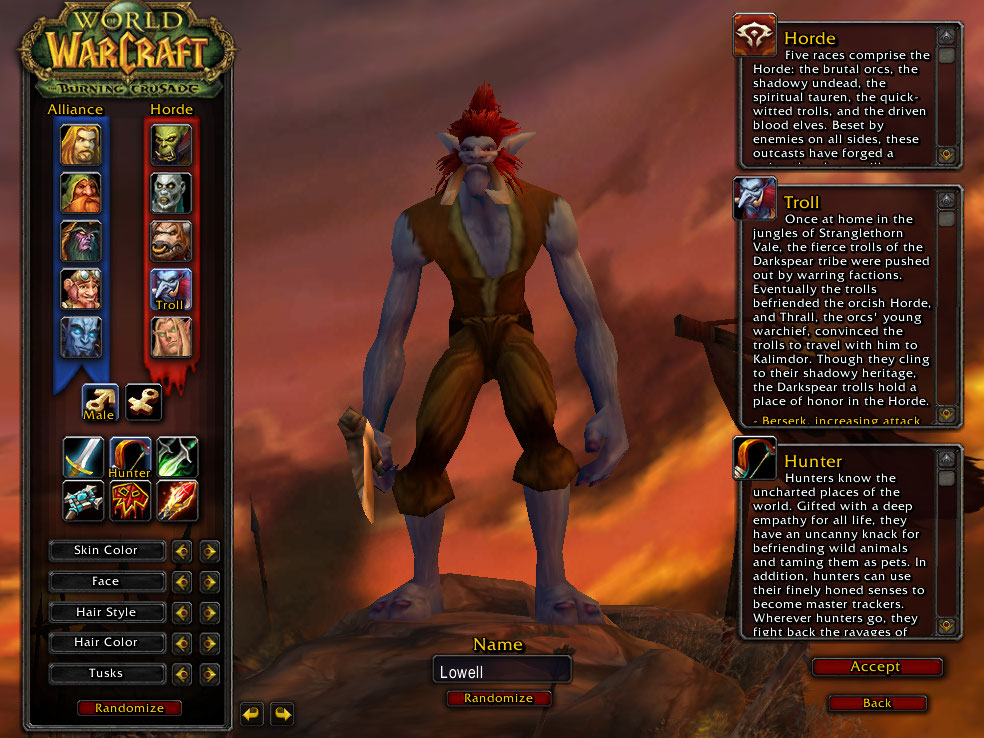Viewport: 984px width, 738px height.
Task: Pick the Undead race portrait
Action: click(x=171, y=192)
